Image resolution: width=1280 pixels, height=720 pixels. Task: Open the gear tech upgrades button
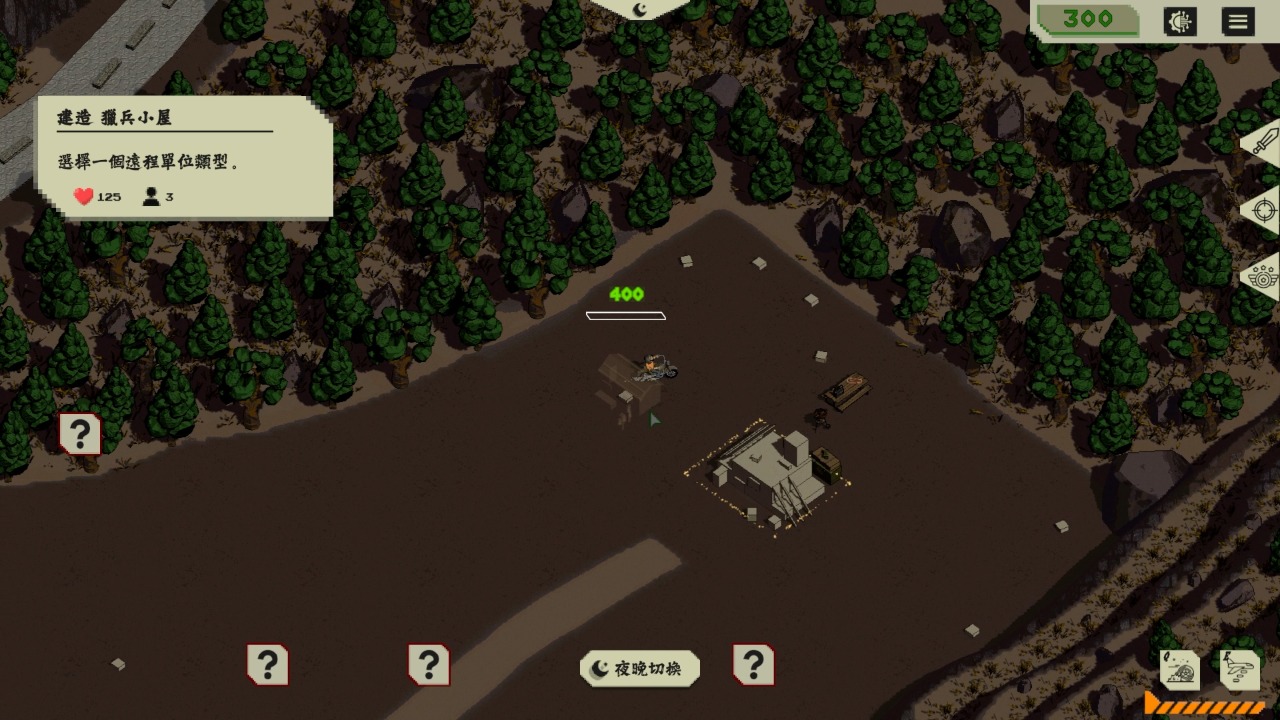[x=1180, y=22]
